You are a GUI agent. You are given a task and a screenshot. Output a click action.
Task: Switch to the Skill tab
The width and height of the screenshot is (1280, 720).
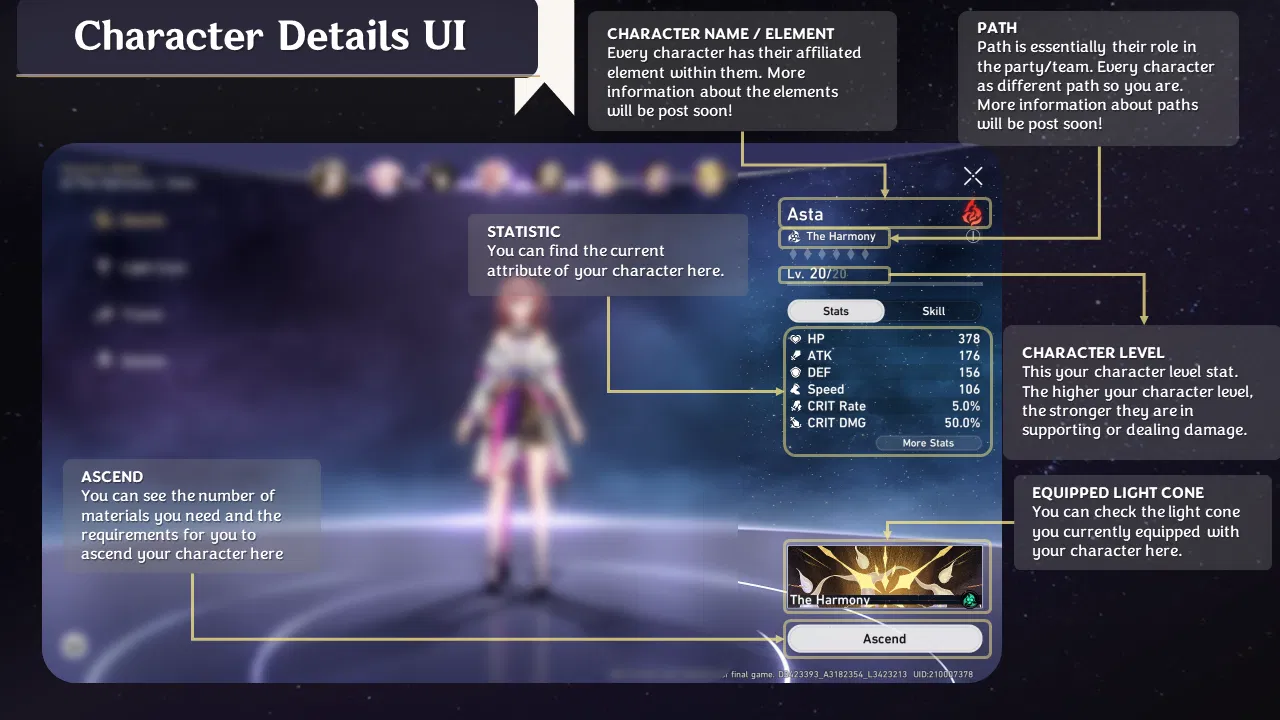(x=932, y=310)
